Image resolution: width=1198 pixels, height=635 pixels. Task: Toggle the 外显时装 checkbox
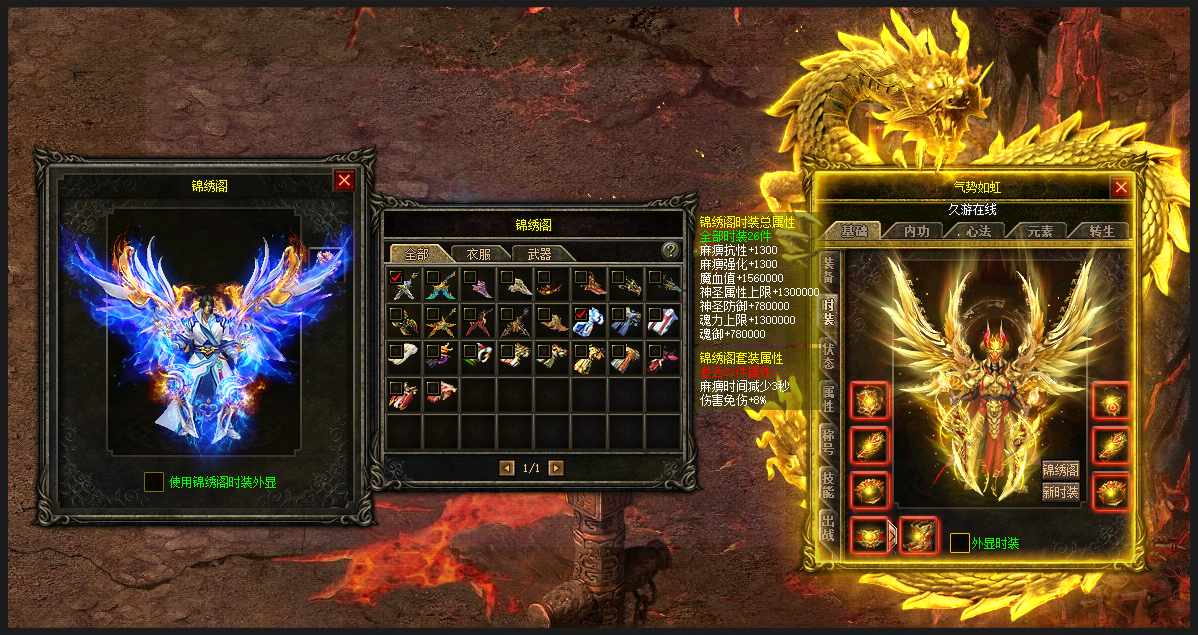pos(959,543)
